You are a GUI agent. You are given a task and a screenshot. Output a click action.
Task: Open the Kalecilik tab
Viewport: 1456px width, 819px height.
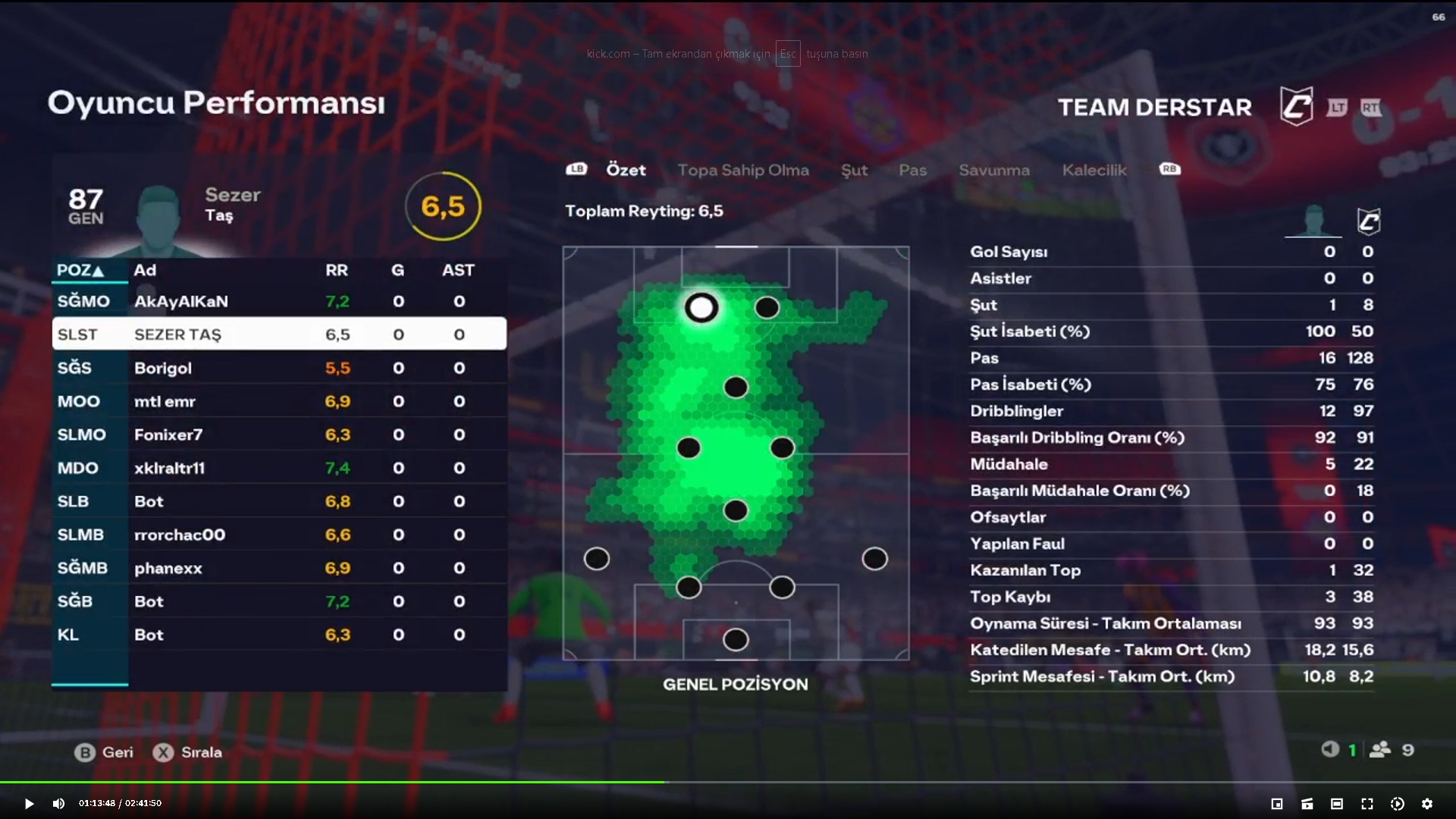coord(1094,171)
